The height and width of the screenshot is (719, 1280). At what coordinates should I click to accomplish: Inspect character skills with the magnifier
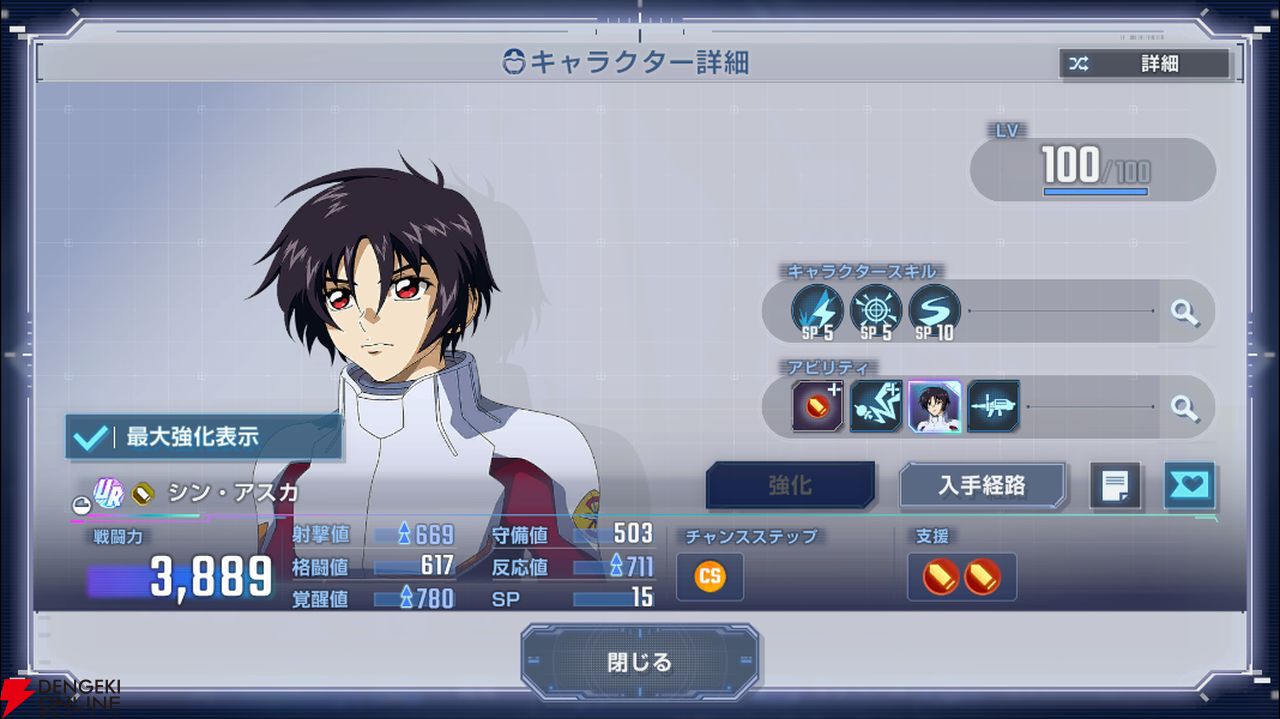[x=1185, y=312]
